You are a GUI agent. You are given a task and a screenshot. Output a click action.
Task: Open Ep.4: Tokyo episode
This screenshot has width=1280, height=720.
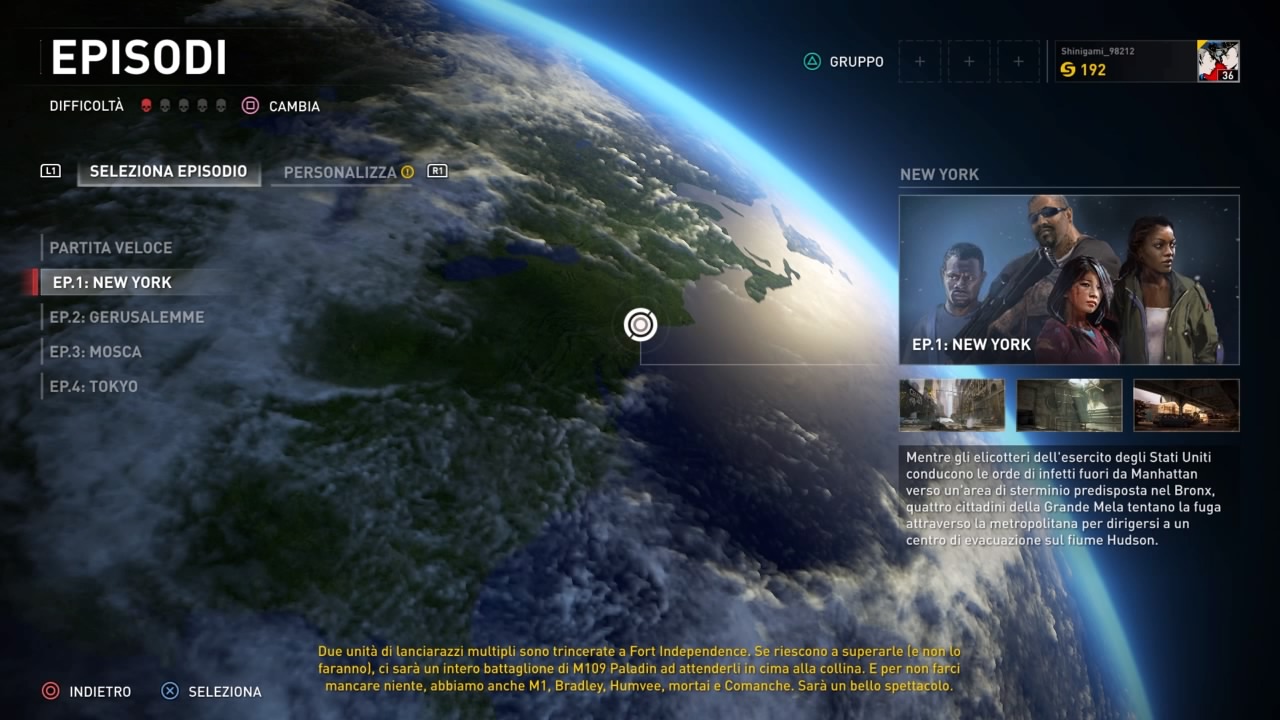pyautogui.click(x=94, y=387)
